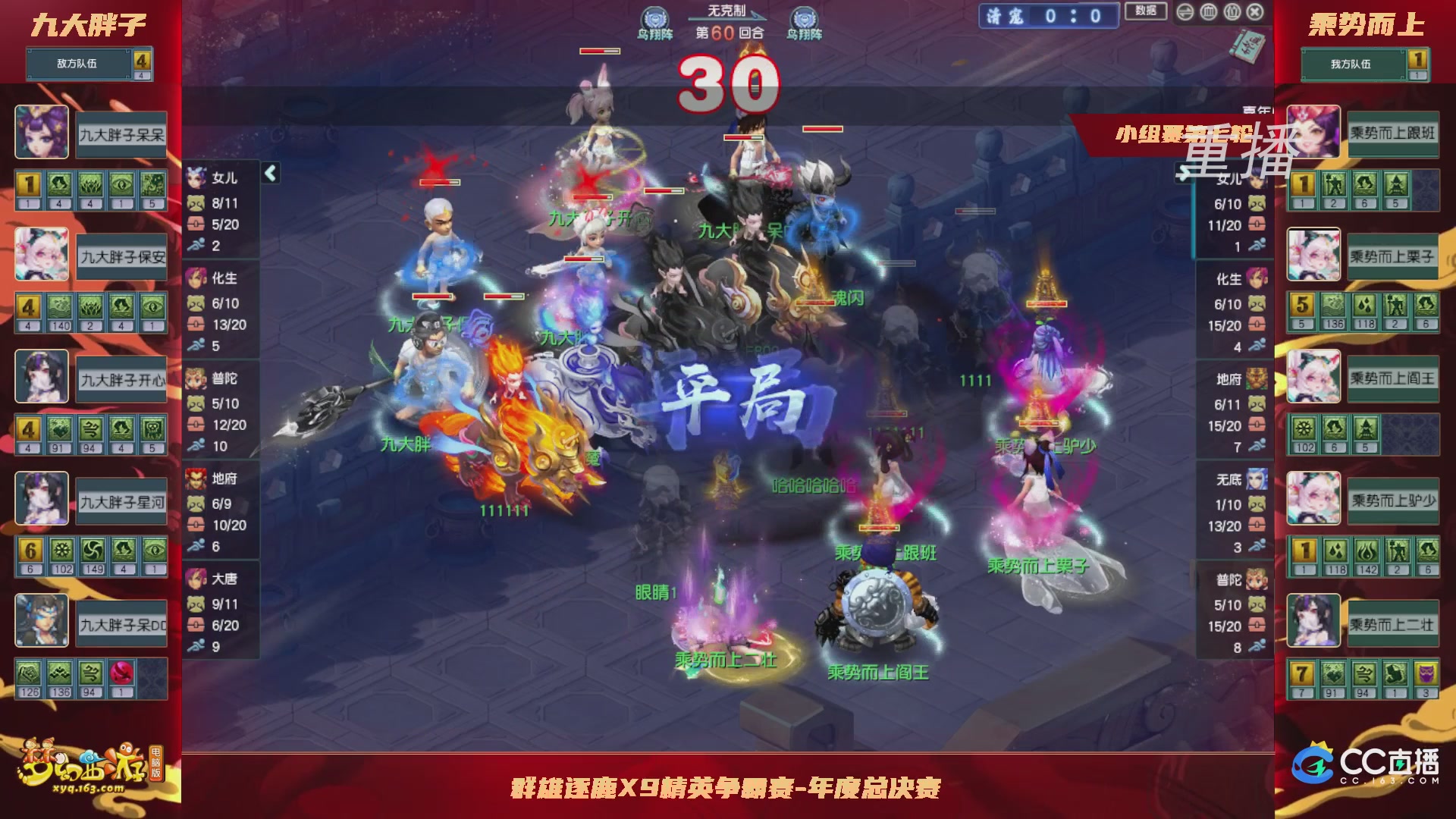The width and height of the screenshot is (1456, 819).
Task: Collapse the left unit stats panel via chevron
Action: point(269,173)
